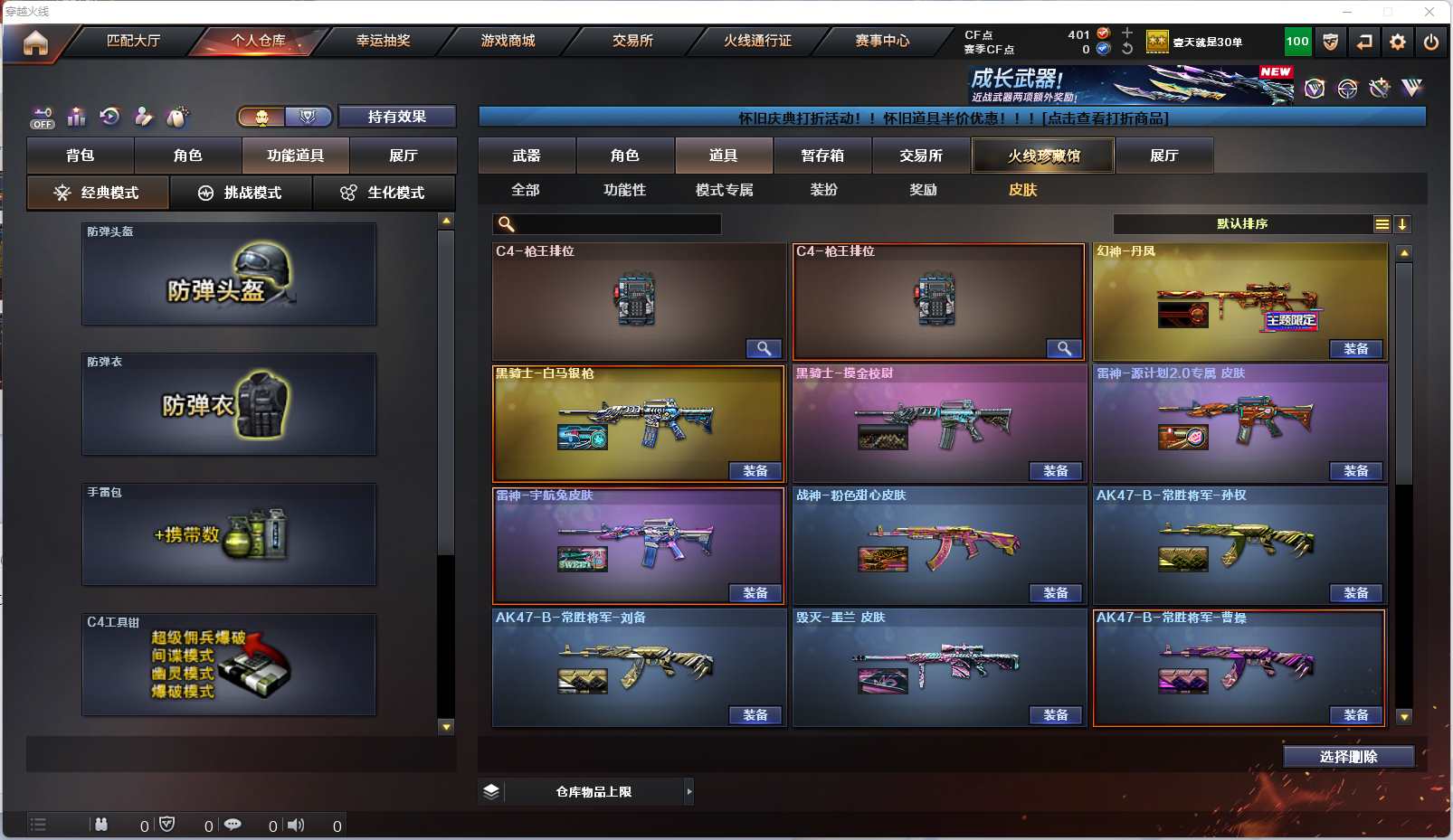The image size is (1453, 840).
Task: Open the 匹配大厅 lobby menu
Action: click(133, 41)
